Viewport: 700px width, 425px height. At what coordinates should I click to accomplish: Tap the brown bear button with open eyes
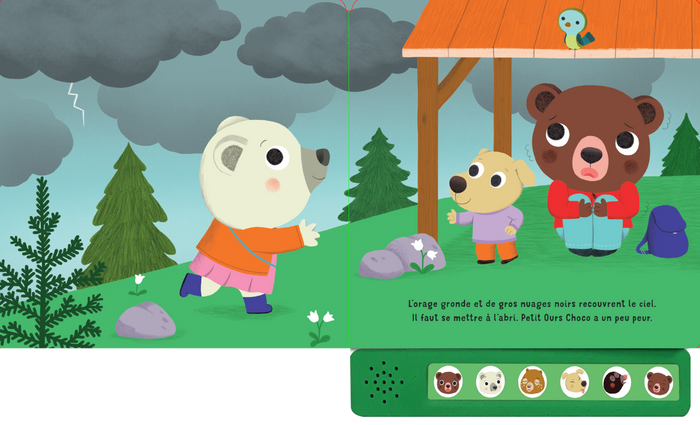click(448, 382)
